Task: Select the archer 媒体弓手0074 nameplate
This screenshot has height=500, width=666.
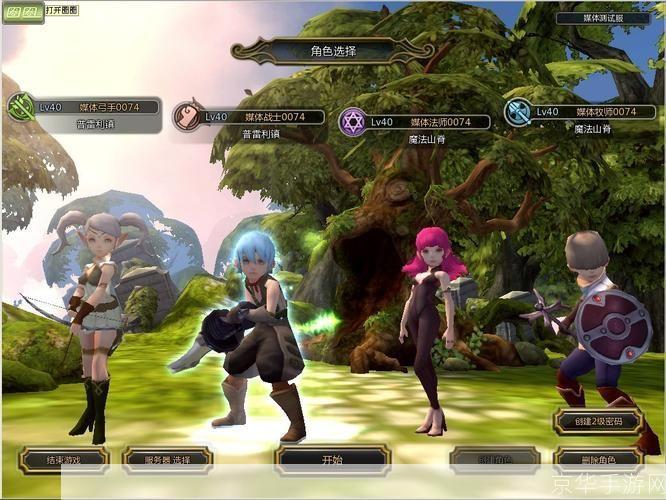Action: tap(97, 107)
